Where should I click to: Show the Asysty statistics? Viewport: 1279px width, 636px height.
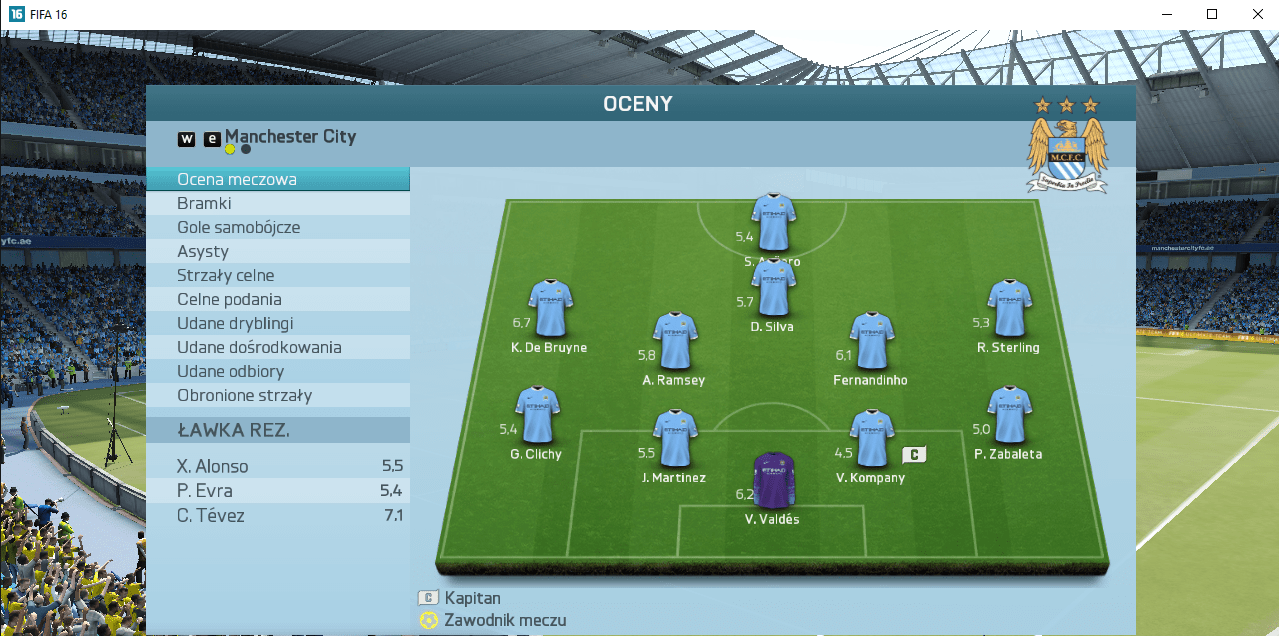click(277, 252)
